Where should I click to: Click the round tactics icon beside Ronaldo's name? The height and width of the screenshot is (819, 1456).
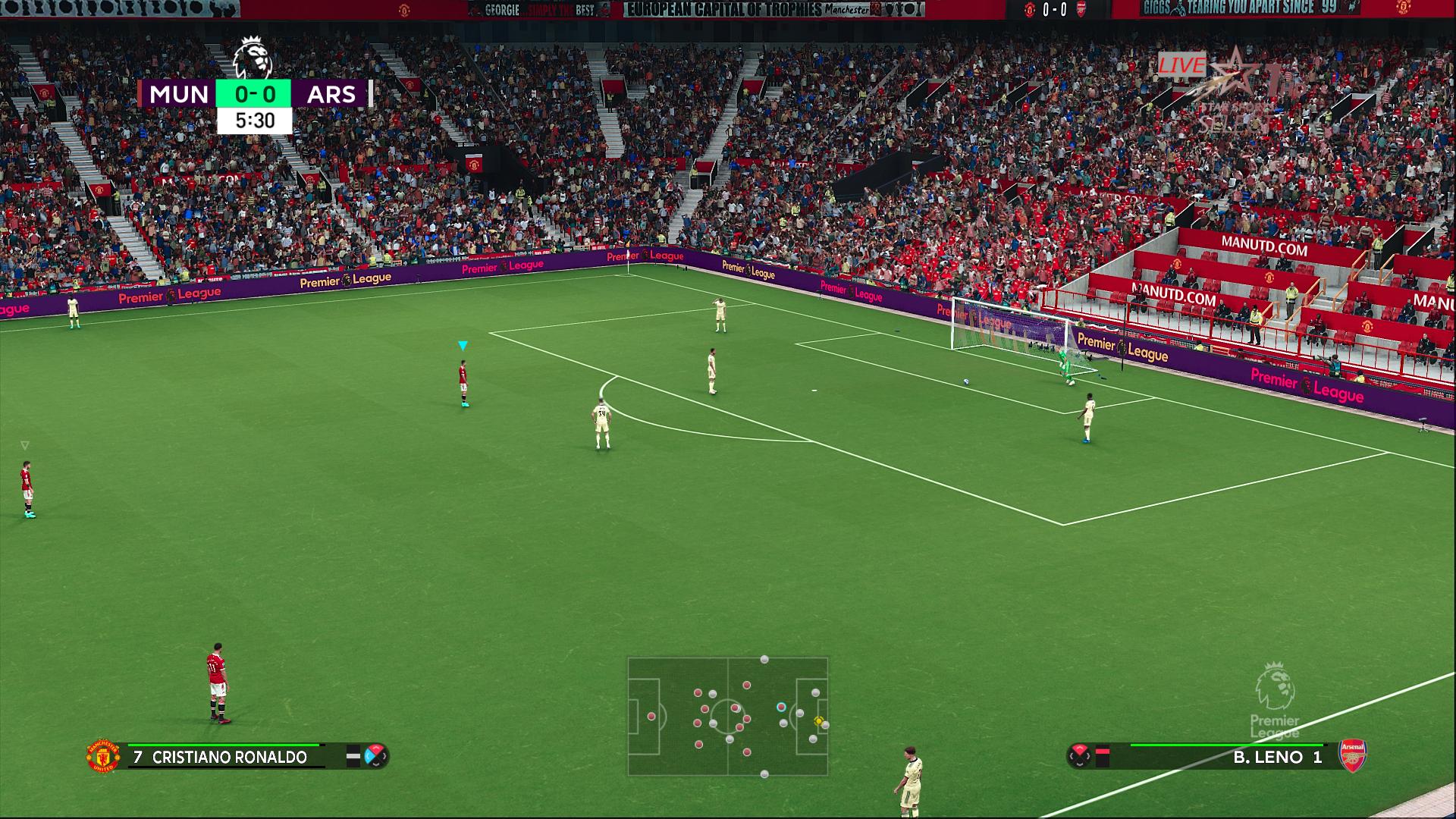coord(376,756)
